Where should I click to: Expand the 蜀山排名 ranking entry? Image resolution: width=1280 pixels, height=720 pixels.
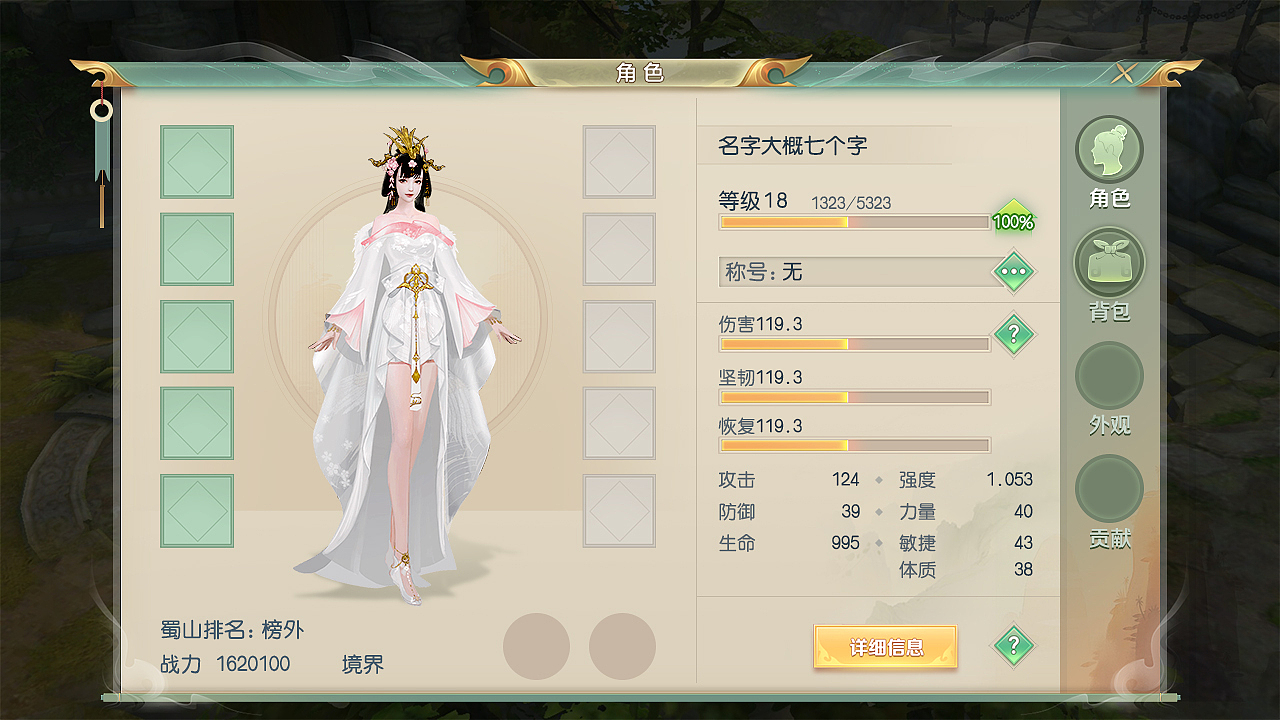tap(232, 629)
